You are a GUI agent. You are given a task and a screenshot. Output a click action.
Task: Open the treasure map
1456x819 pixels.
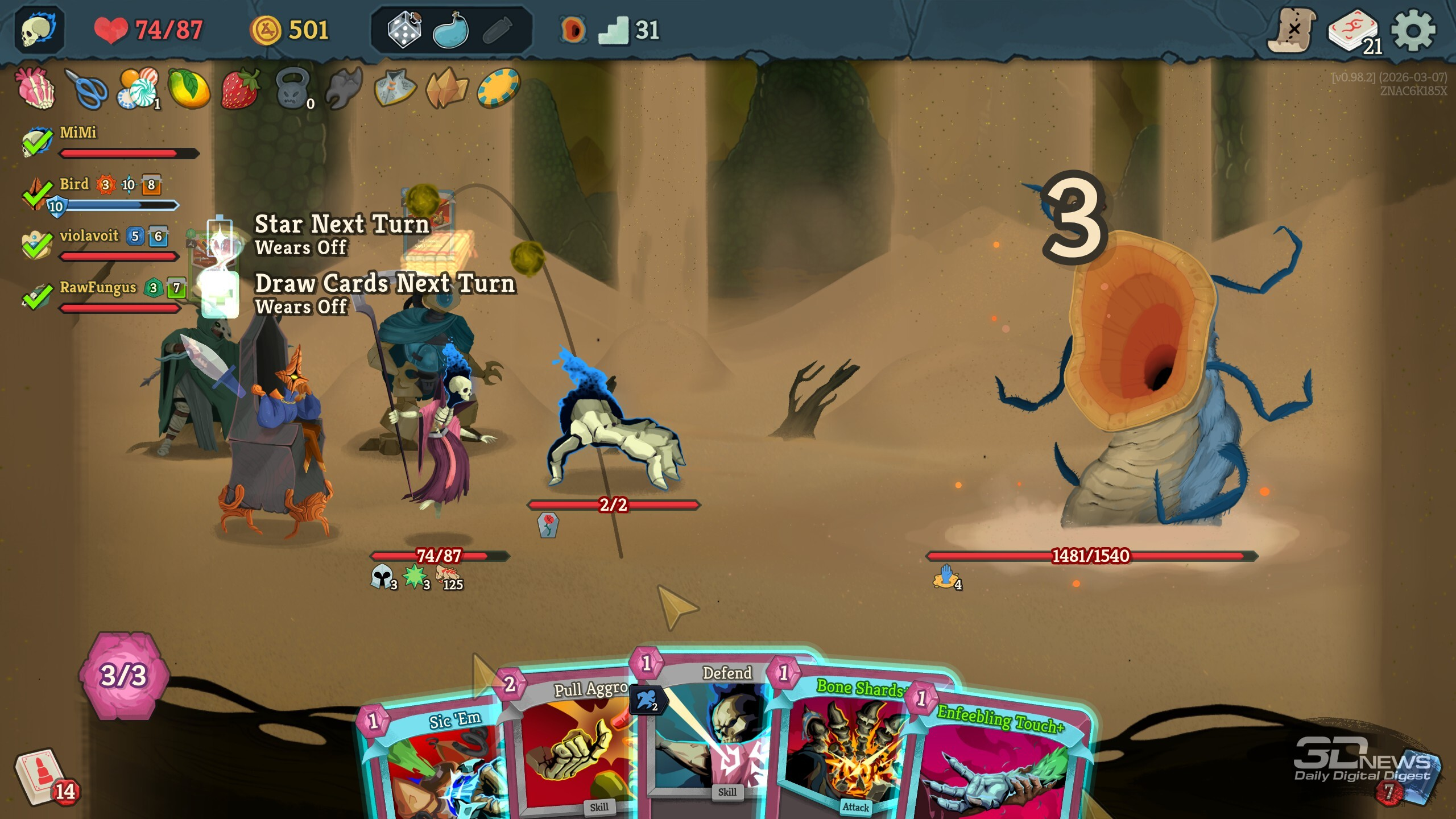pos(1292,30)
